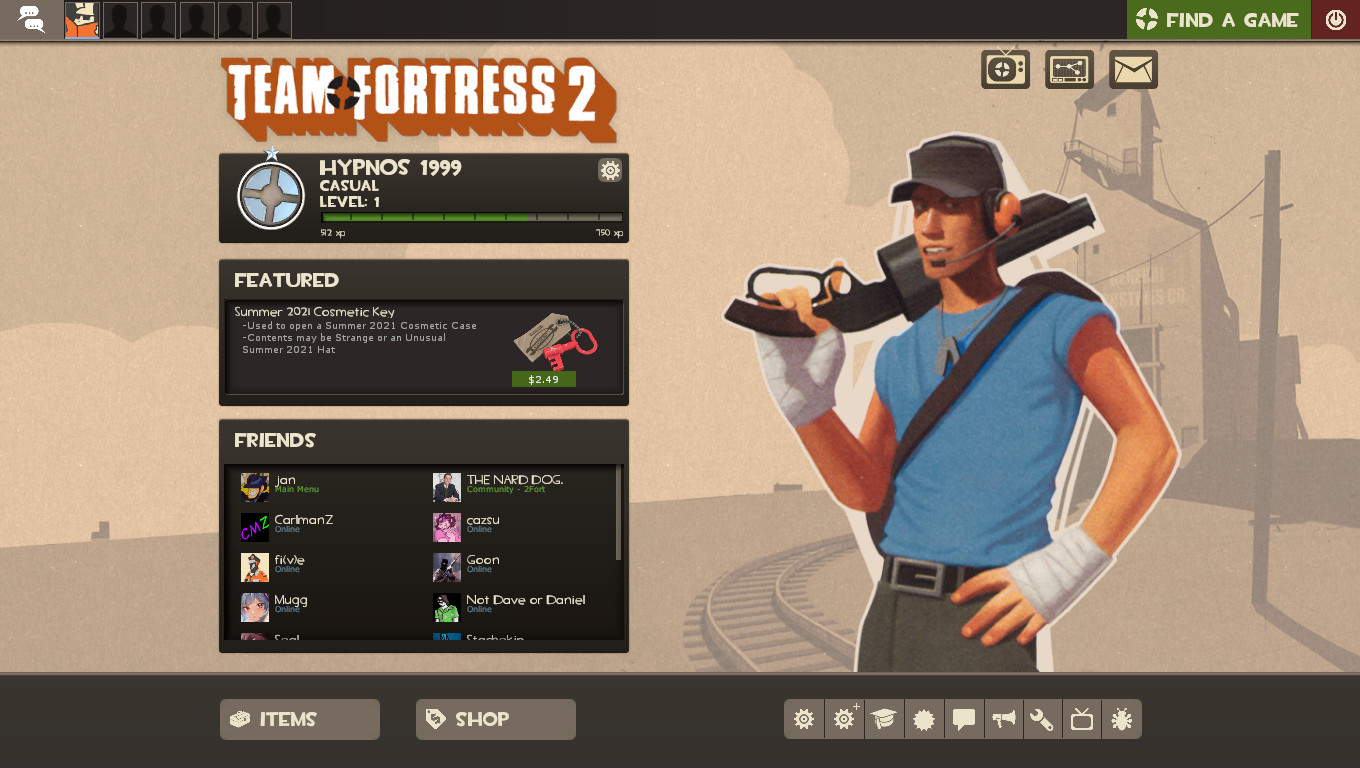
Task: Start Training via the graduation cap icon
Action: 884,719
